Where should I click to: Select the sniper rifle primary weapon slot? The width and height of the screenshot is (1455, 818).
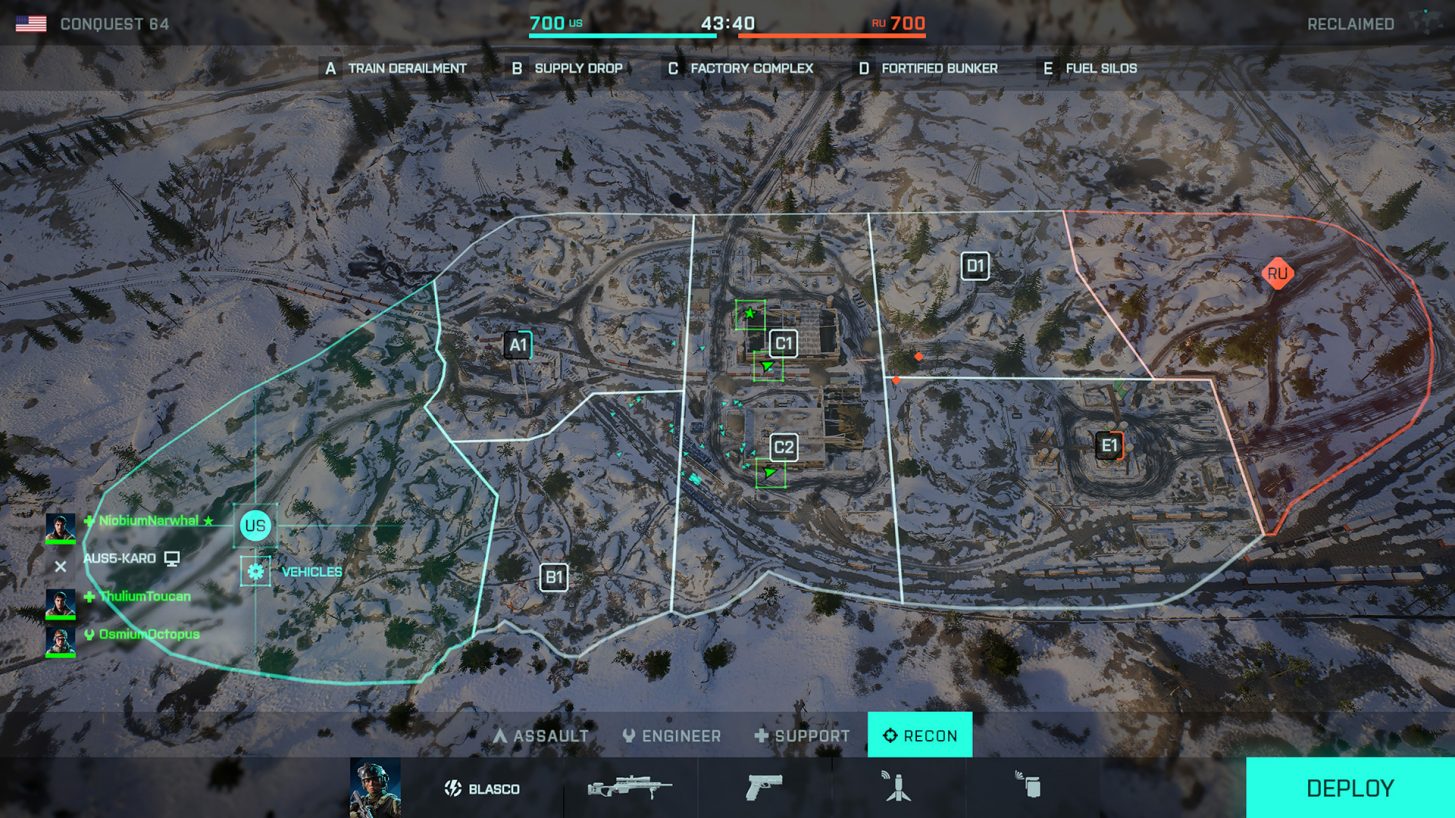(629, 788)
